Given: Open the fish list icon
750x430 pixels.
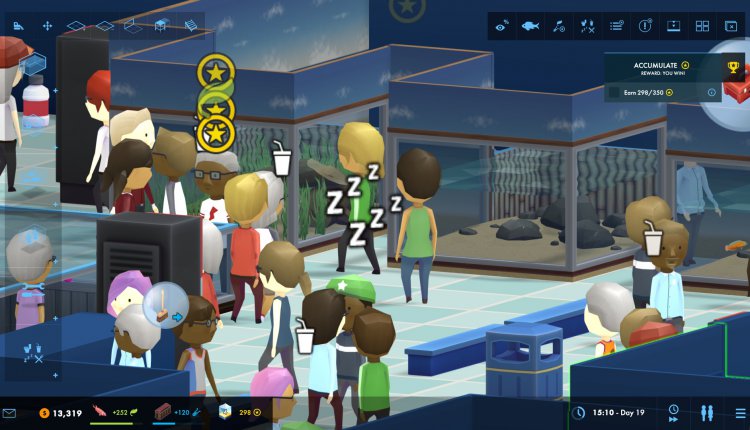Looking at the screenshot, I should (x=530, y=26).
